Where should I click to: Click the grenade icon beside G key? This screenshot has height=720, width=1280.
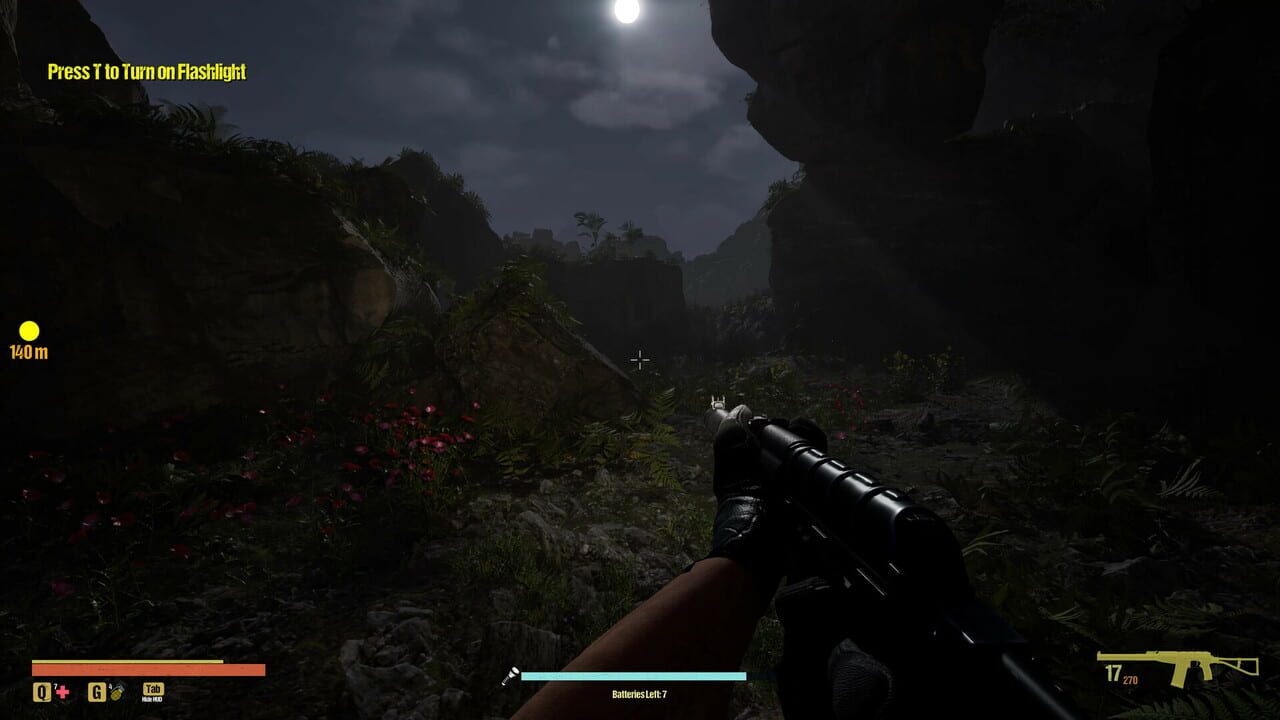[116, 694]
